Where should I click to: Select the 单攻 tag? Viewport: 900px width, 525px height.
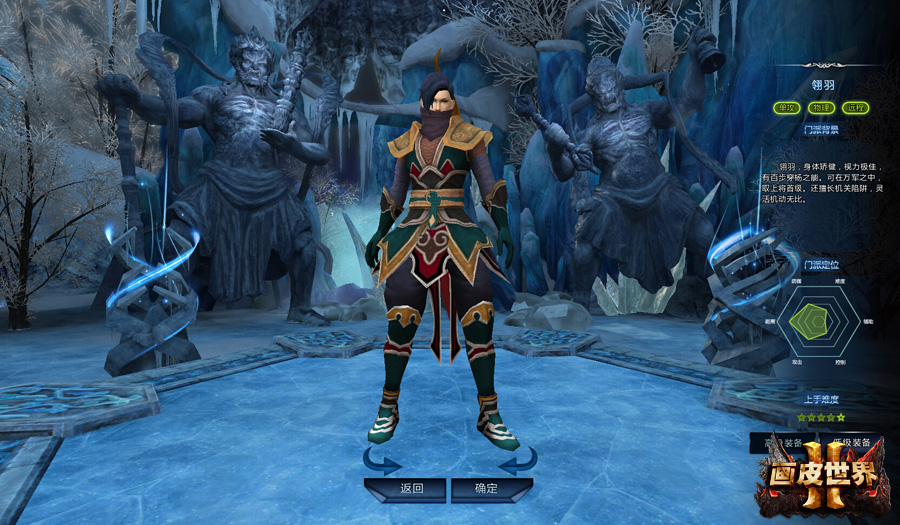click(x=787, y=108)
